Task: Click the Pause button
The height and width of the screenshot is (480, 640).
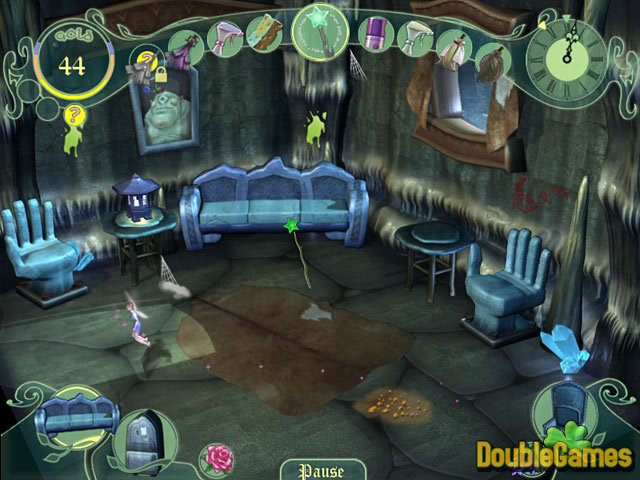Action: tap(321, 470)
